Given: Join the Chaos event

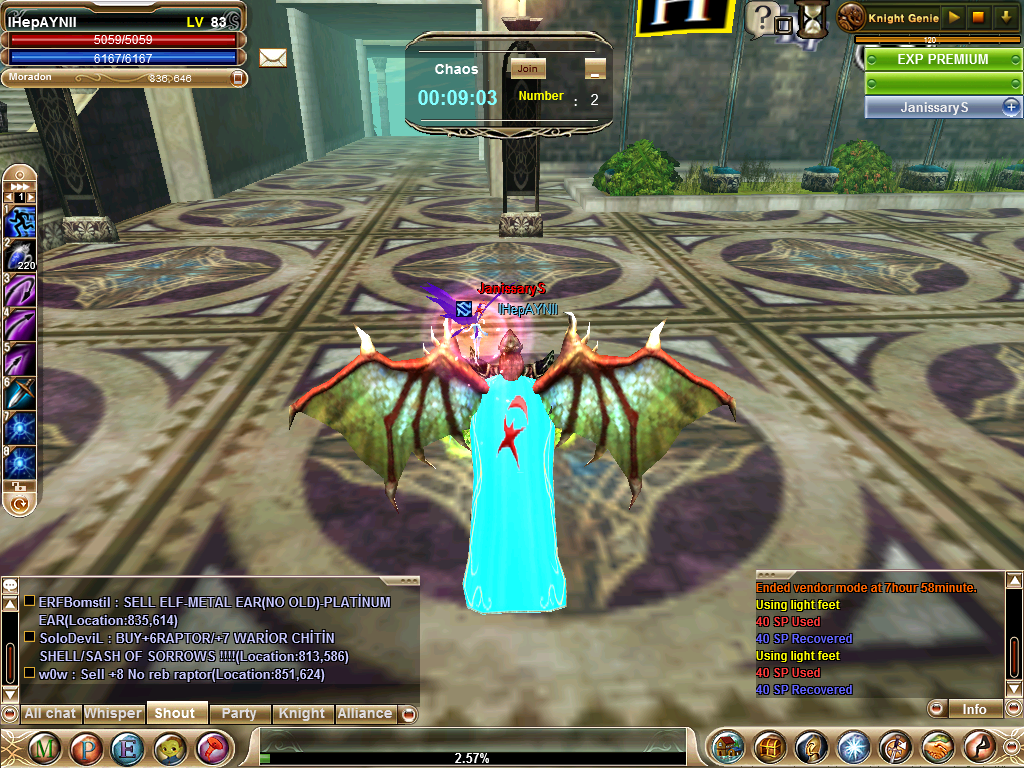Looking at the screenshot, I should tap(527, 69).
